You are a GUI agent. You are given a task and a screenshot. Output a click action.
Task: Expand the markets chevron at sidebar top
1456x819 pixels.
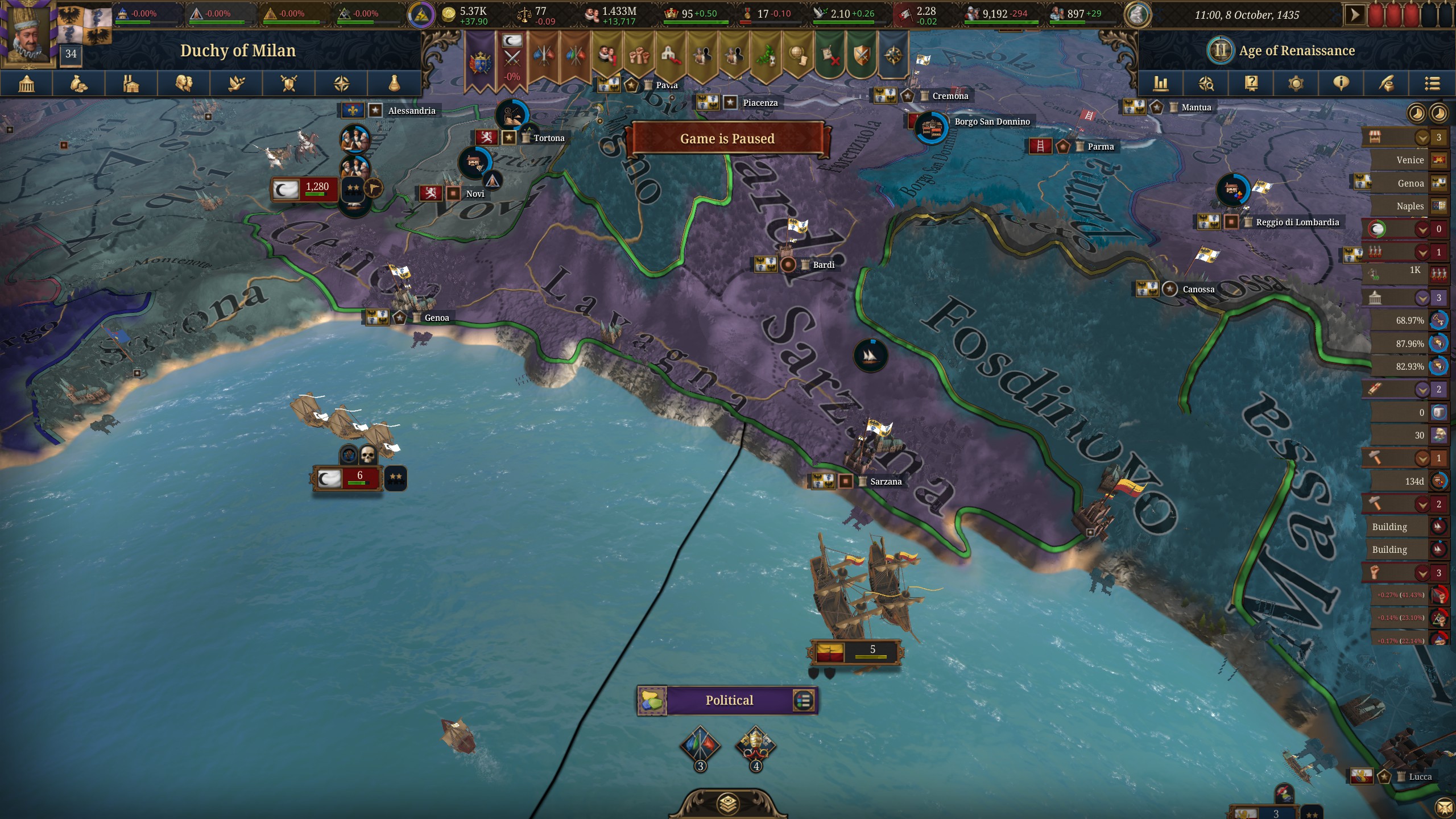(x=1422, y=138)
